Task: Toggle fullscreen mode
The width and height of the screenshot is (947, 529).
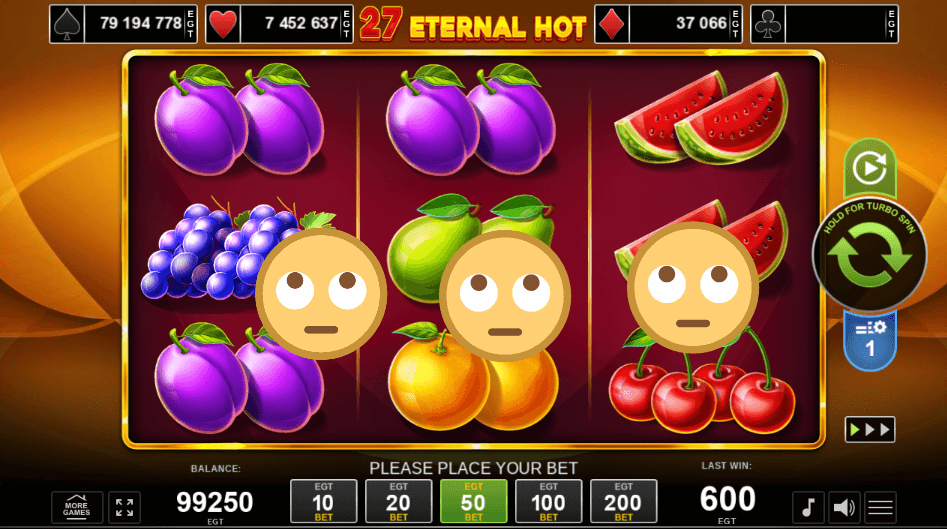Action: click(x=125, y=507)
